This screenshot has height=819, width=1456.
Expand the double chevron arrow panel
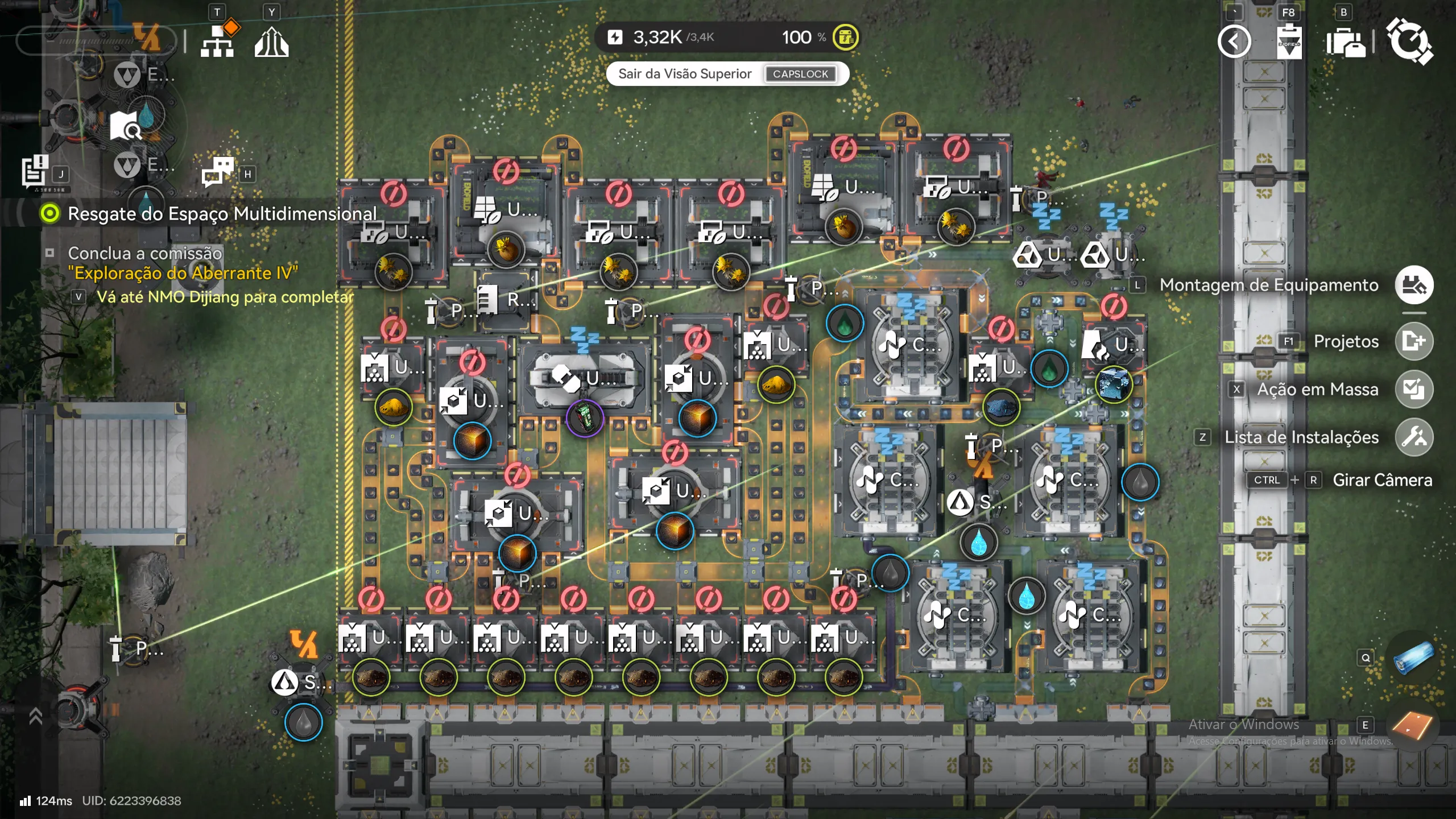[x=35, y=716]
